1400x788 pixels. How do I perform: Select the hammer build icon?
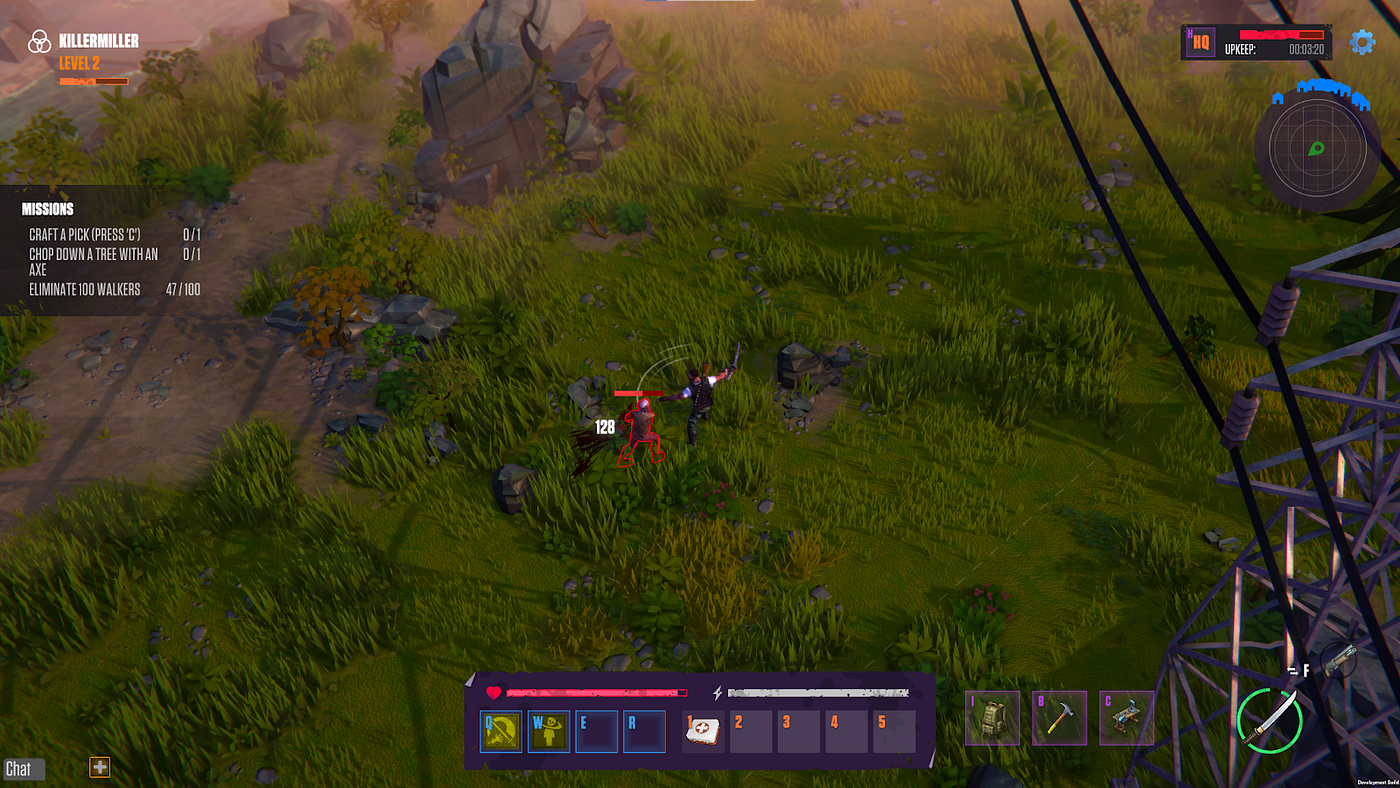(x=1059, y=717)
